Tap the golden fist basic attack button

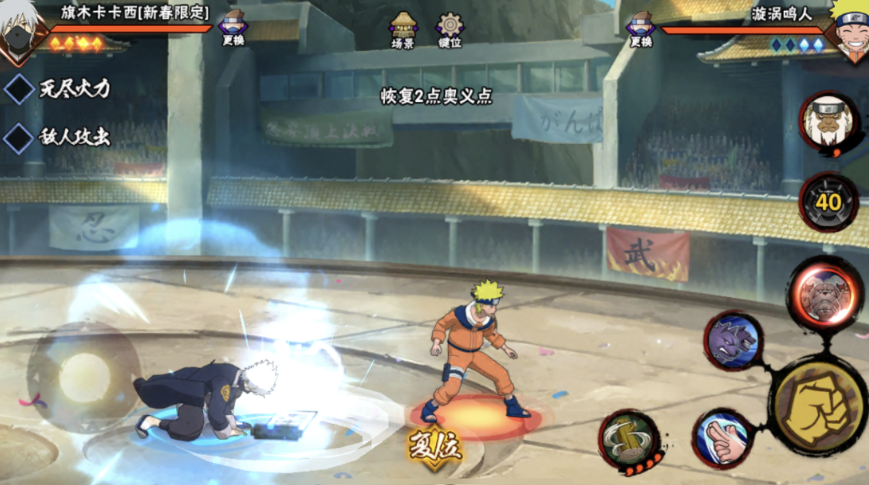[817, 405]
